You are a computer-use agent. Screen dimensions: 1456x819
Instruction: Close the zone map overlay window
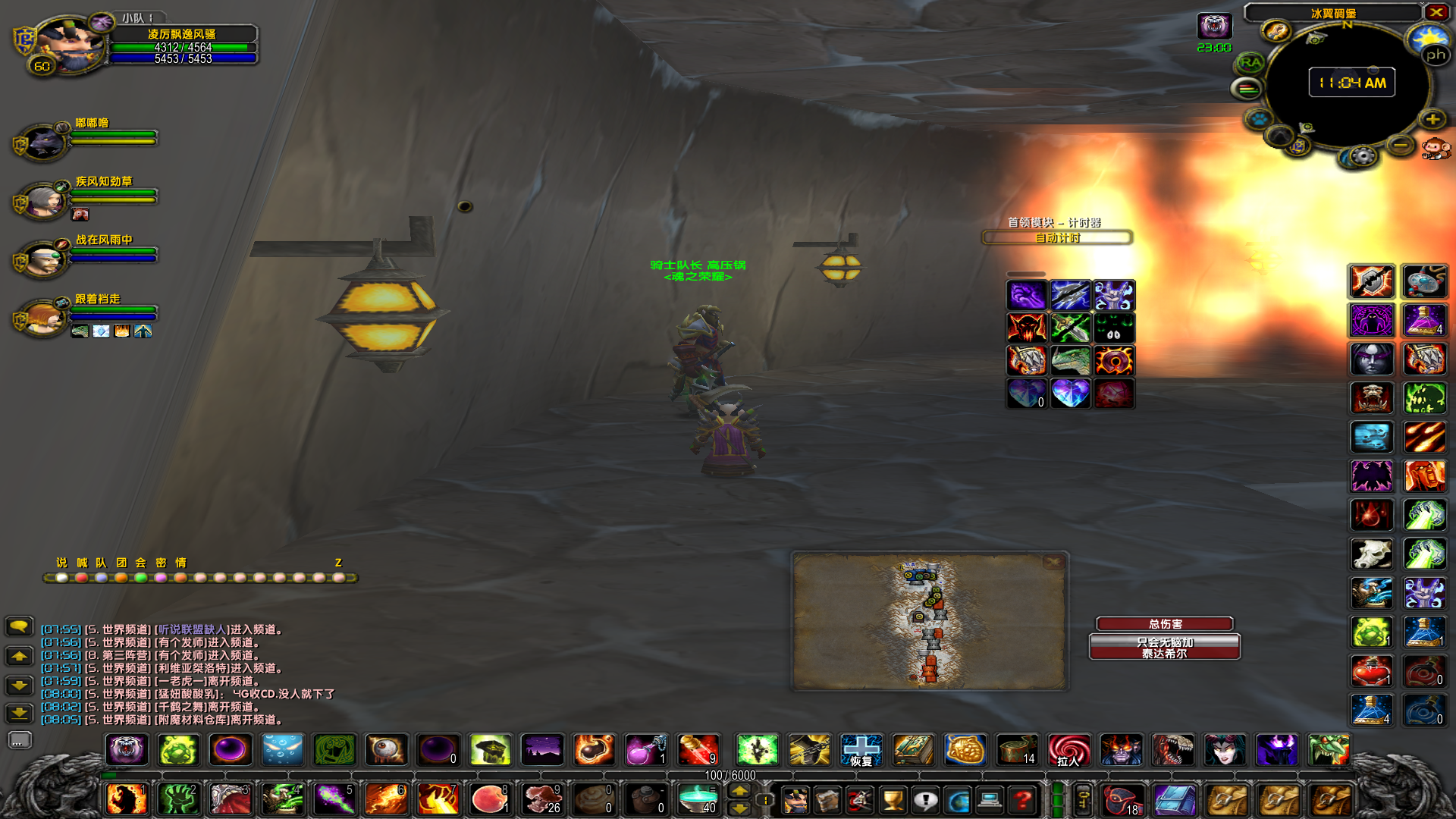(x=1053, y=562)
